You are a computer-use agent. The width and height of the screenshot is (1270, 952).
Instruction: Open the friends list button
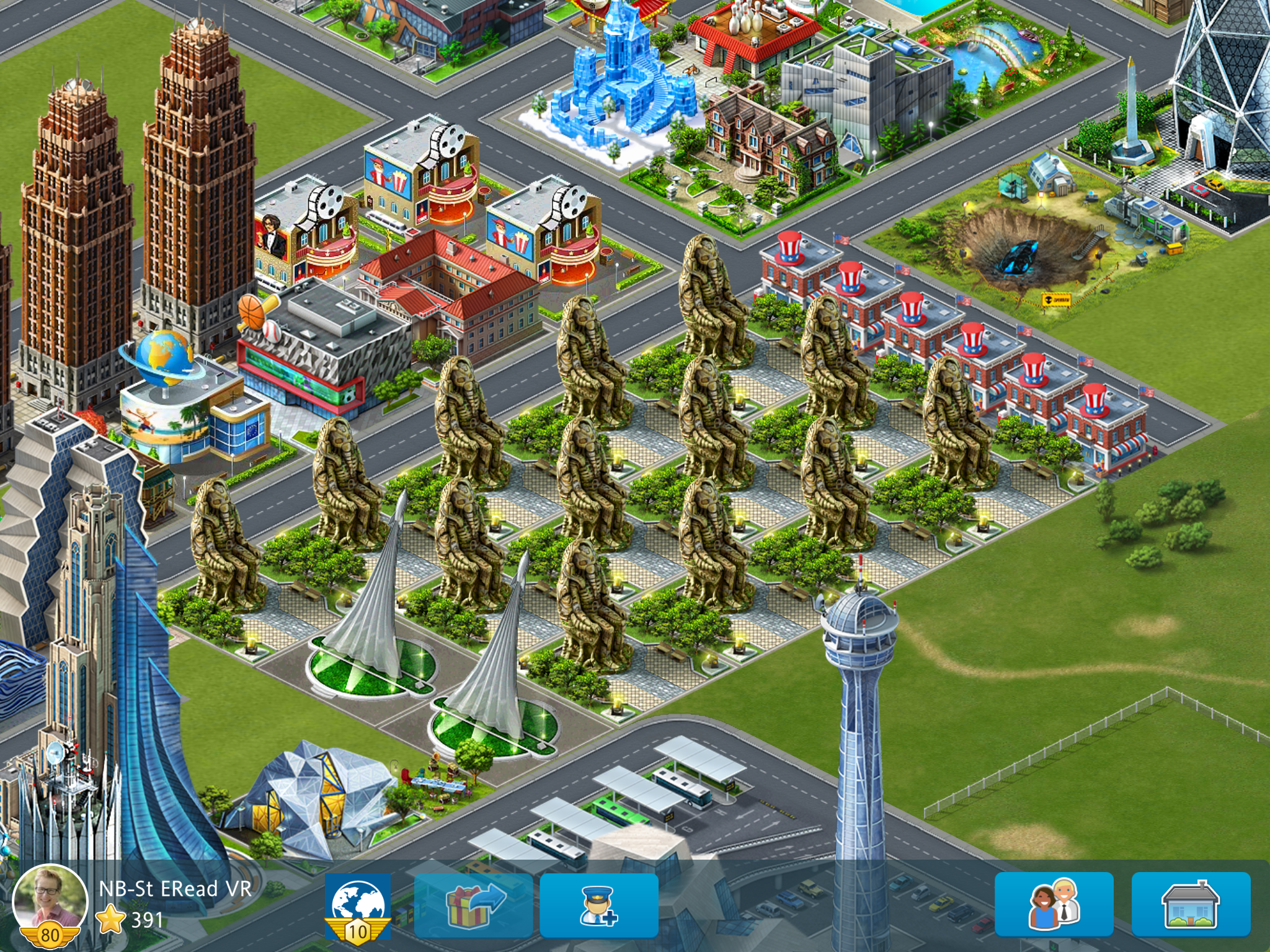(1054, 905)
